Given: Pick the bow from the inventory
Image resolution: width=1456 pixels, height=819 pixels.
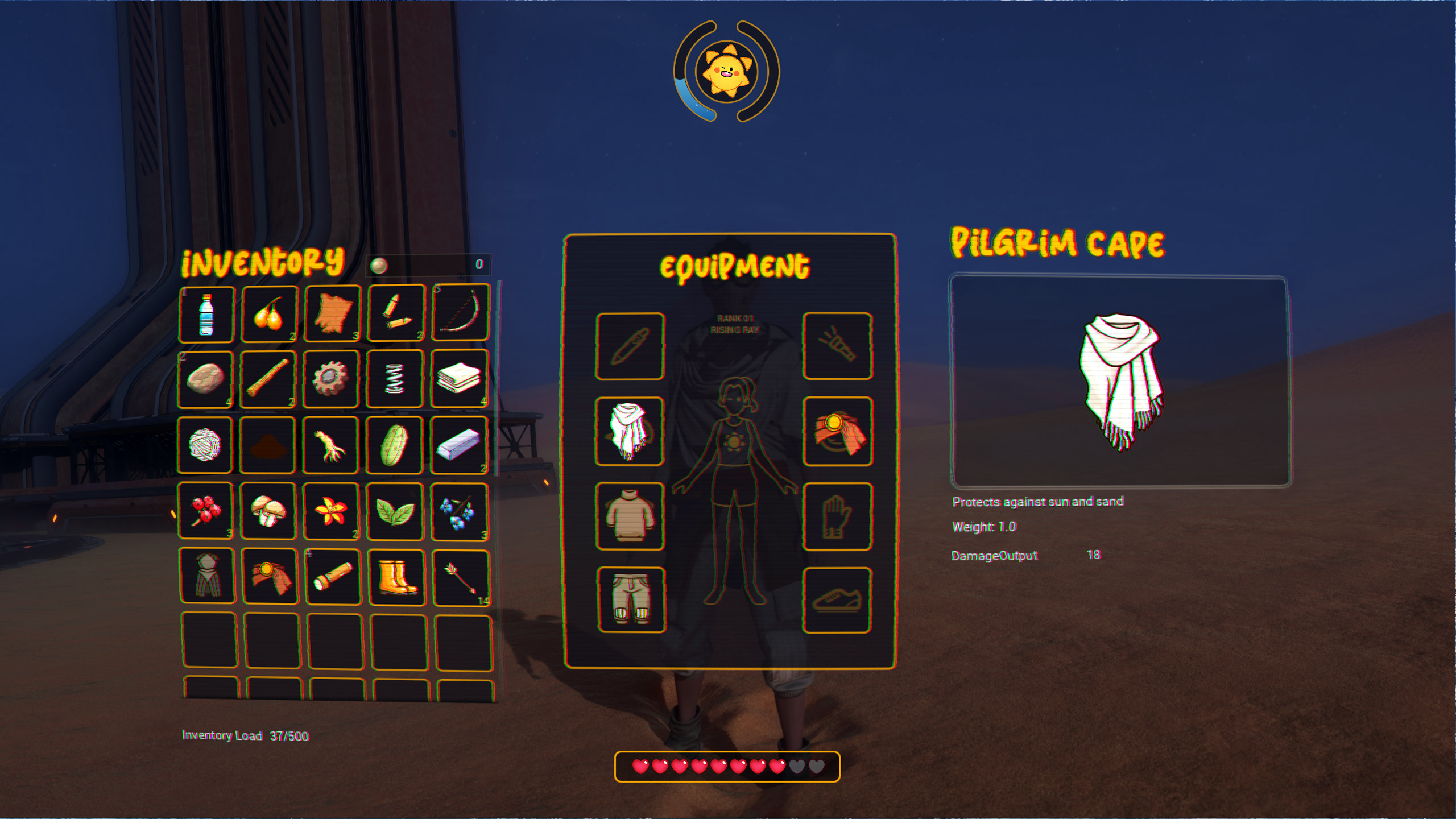Looking at the screenshot, I should [460, 313].
